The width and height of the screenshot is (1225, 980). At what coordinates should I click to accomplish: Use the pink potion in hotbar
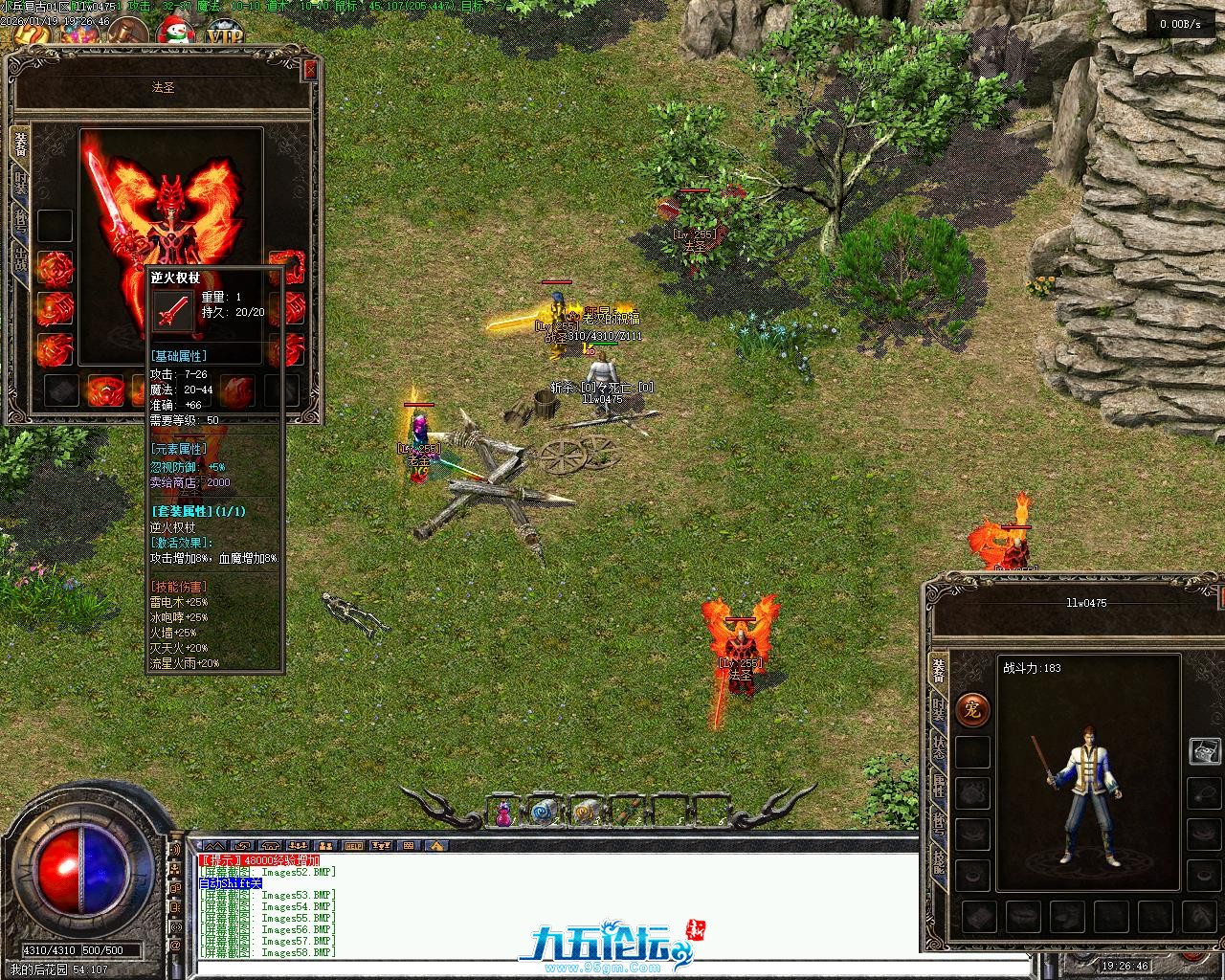click(503, 813)
